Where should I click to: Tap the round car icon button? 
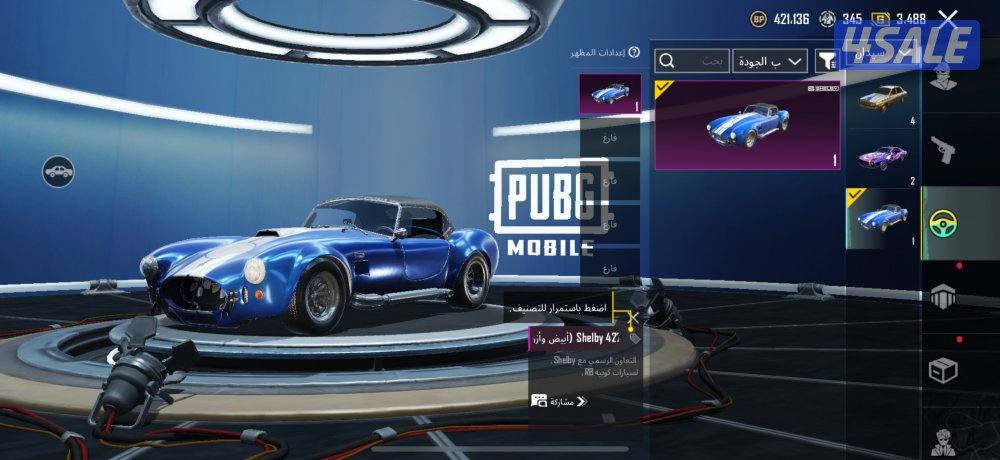click(x=59, y=171)
